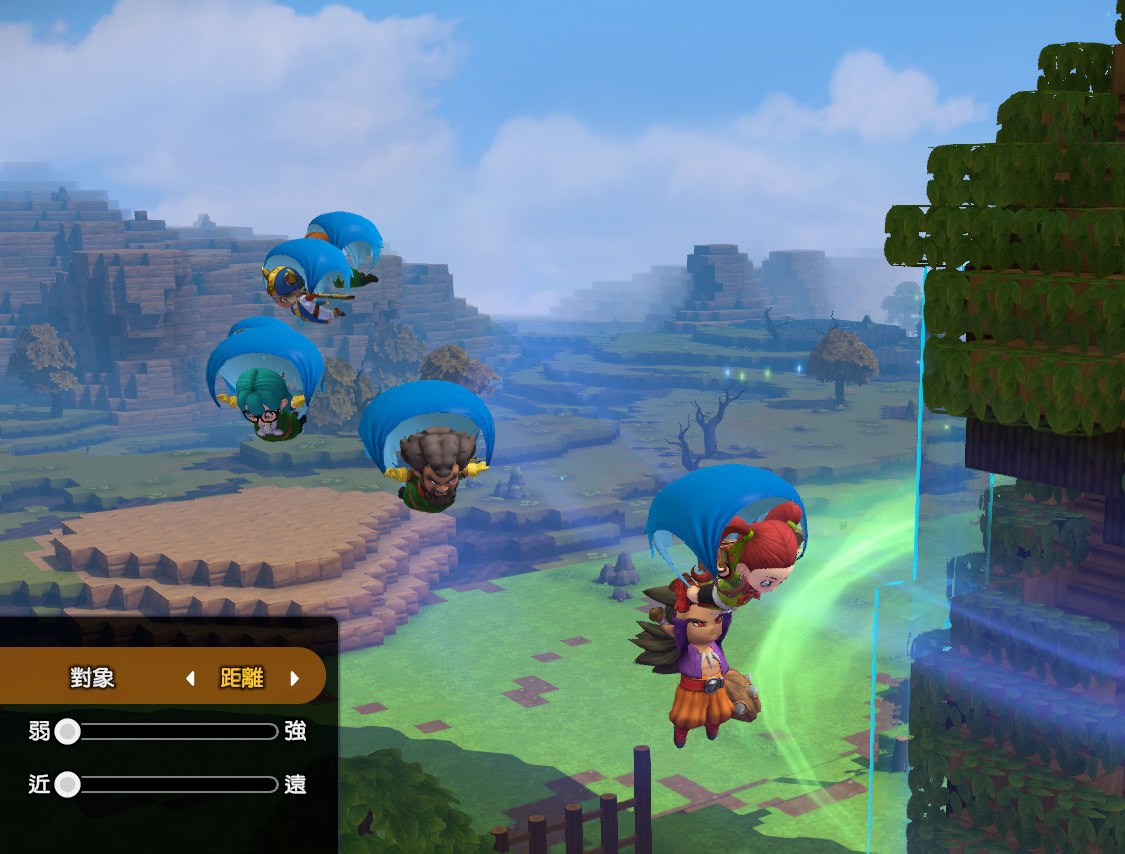Click the right arrow beside 距離

(x=294, y=678)
